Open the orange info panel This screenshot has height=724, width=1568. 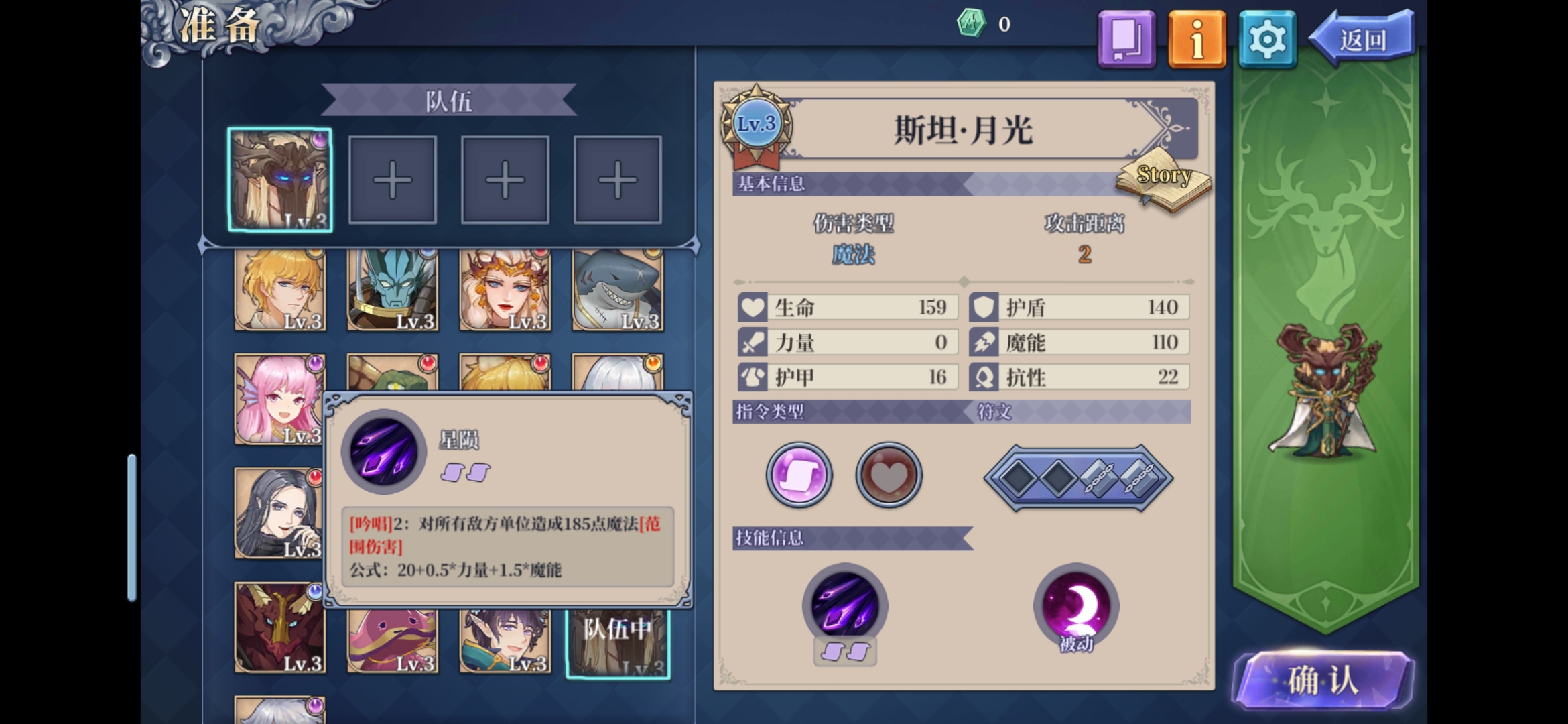pyautogui.click(x=1197, y=39)
